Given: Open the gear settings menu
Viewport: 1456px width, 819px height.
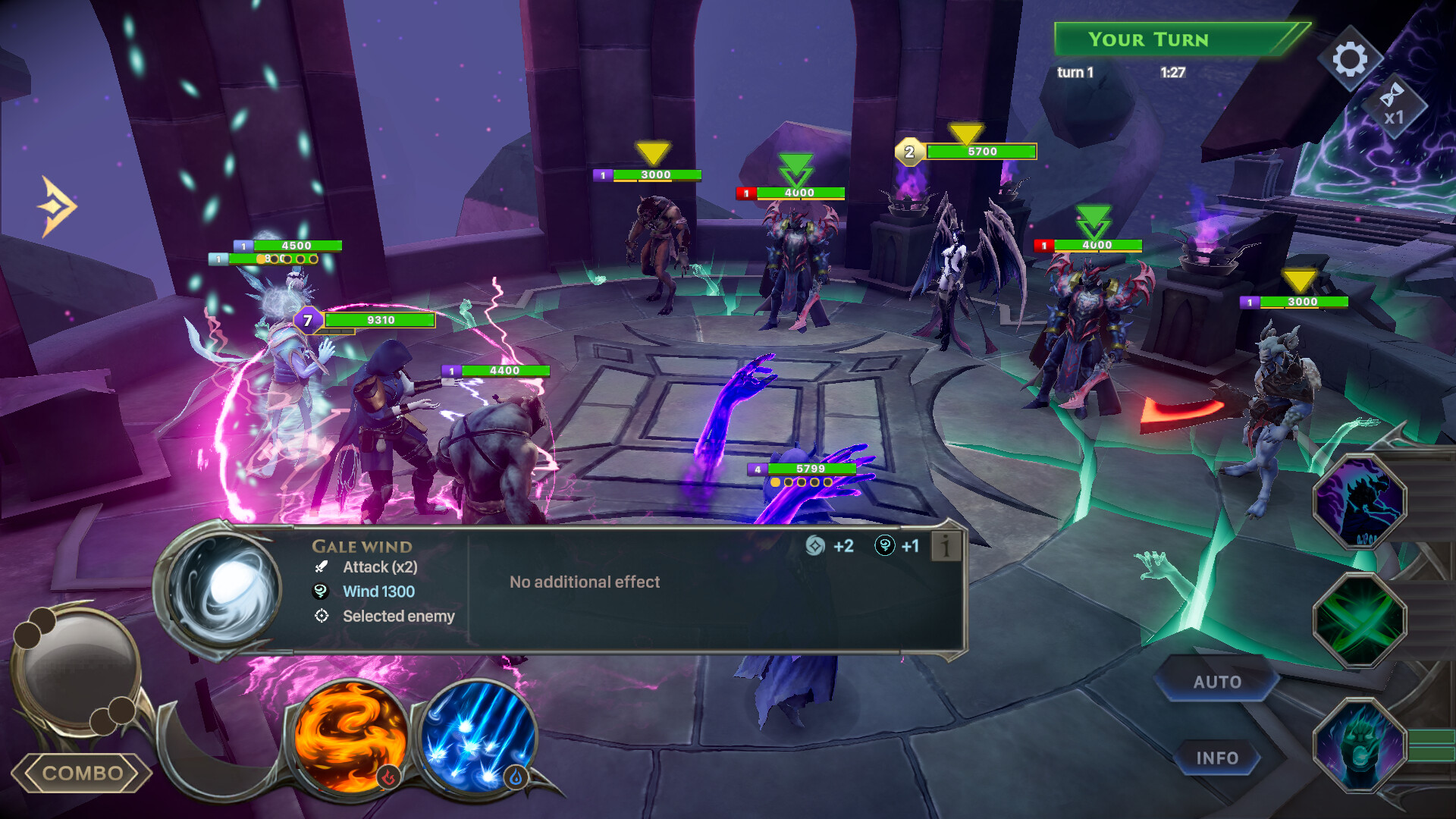Looking at the screenshot, I should tap(1350, 59).
